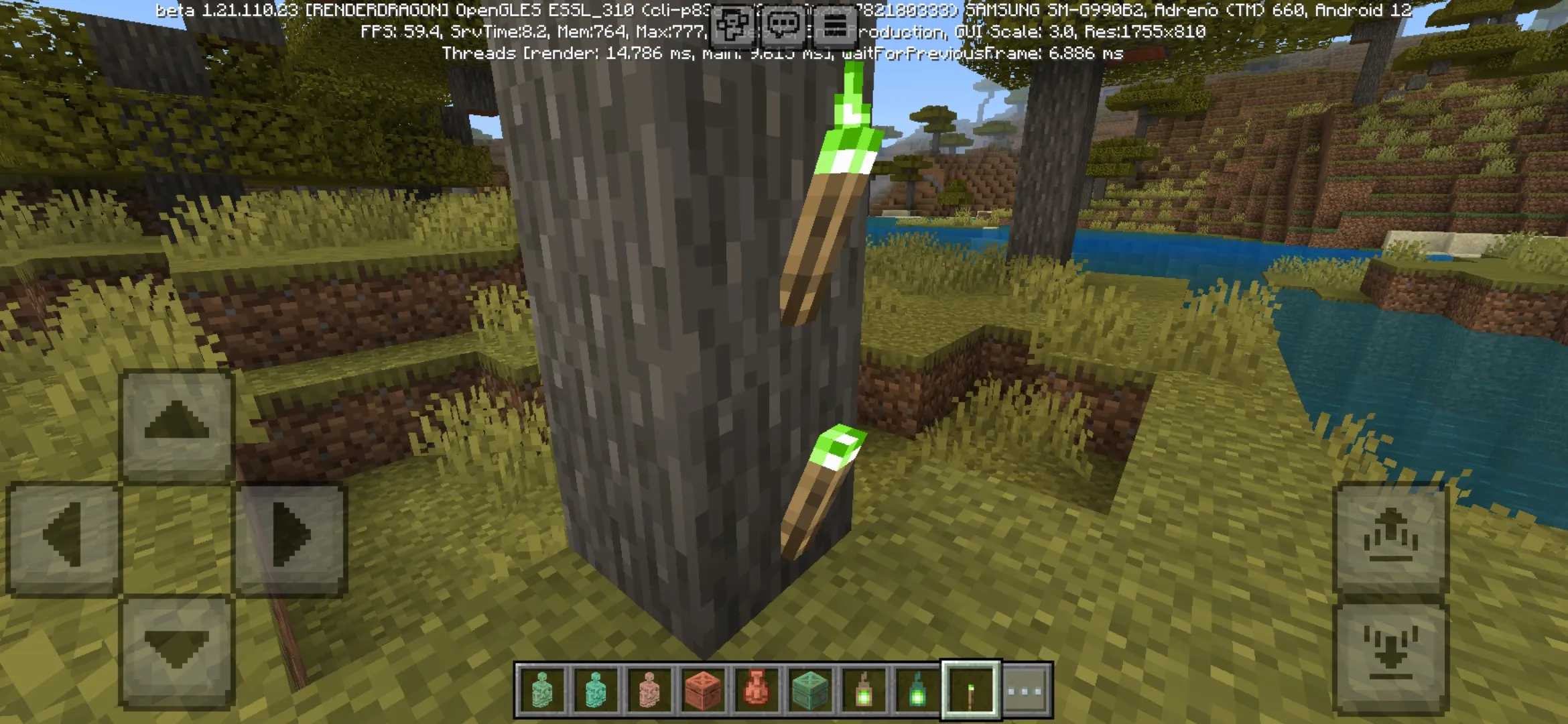Open the inventory with three-dots button
Image resolution: width=1568 pixels, height=724 pixels.
tap(1025, 690)
